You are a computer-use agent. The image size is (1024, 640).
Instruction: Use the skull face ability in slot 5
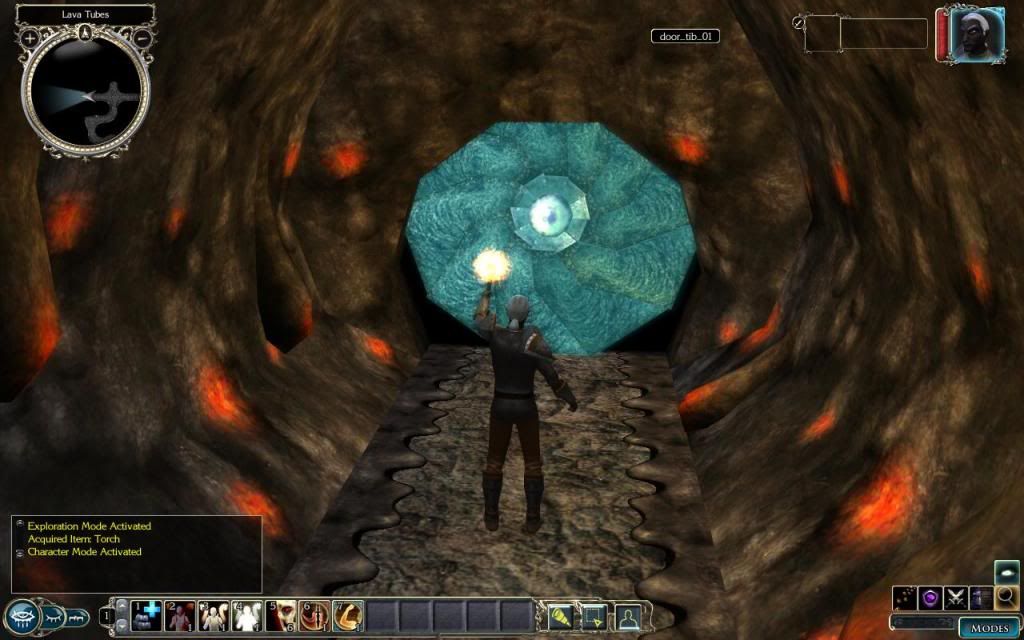(281, 616)
